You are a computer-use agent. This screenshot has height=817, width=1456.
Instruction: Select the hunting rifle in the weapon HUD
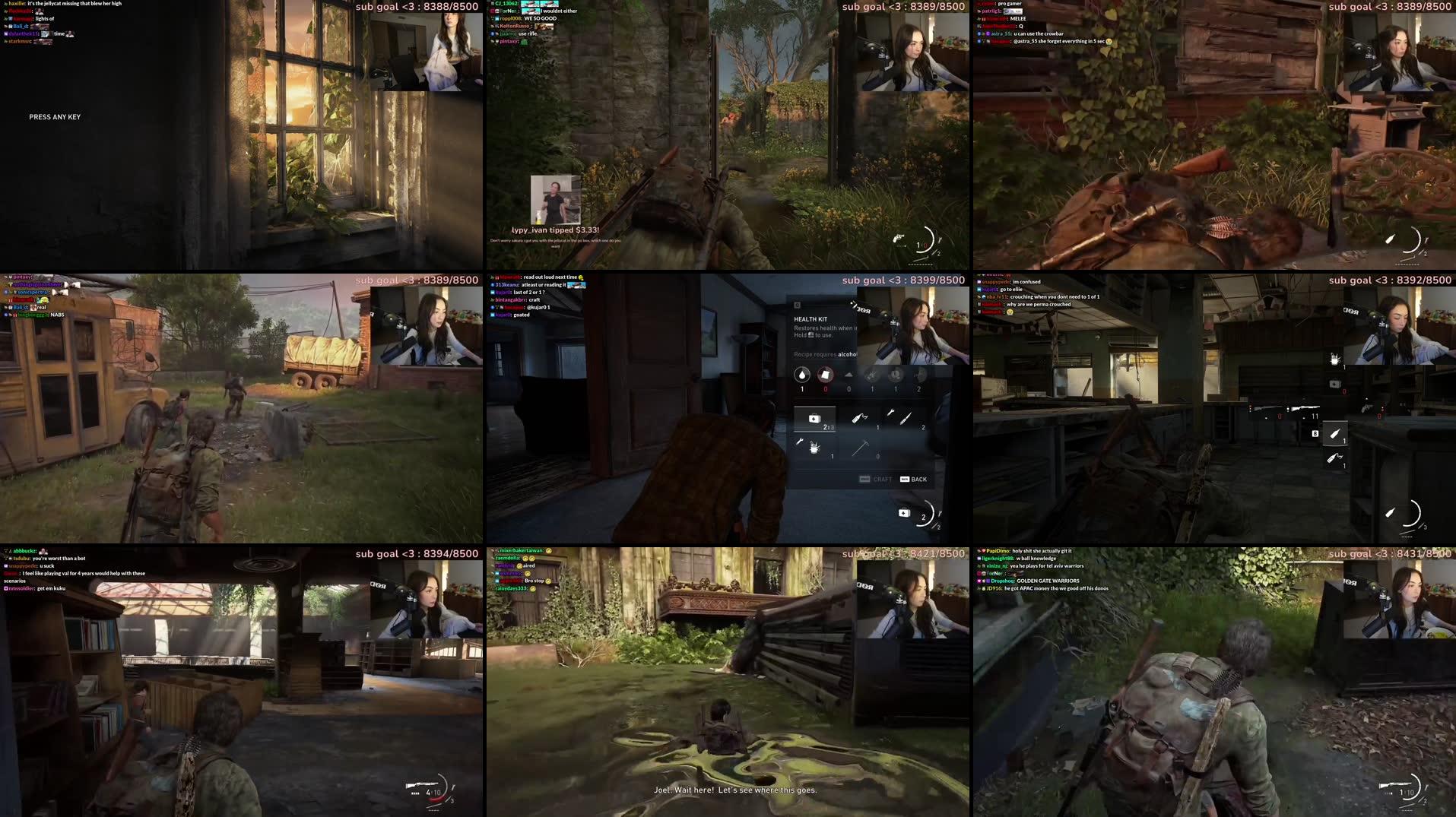[x=1304, y=407]
